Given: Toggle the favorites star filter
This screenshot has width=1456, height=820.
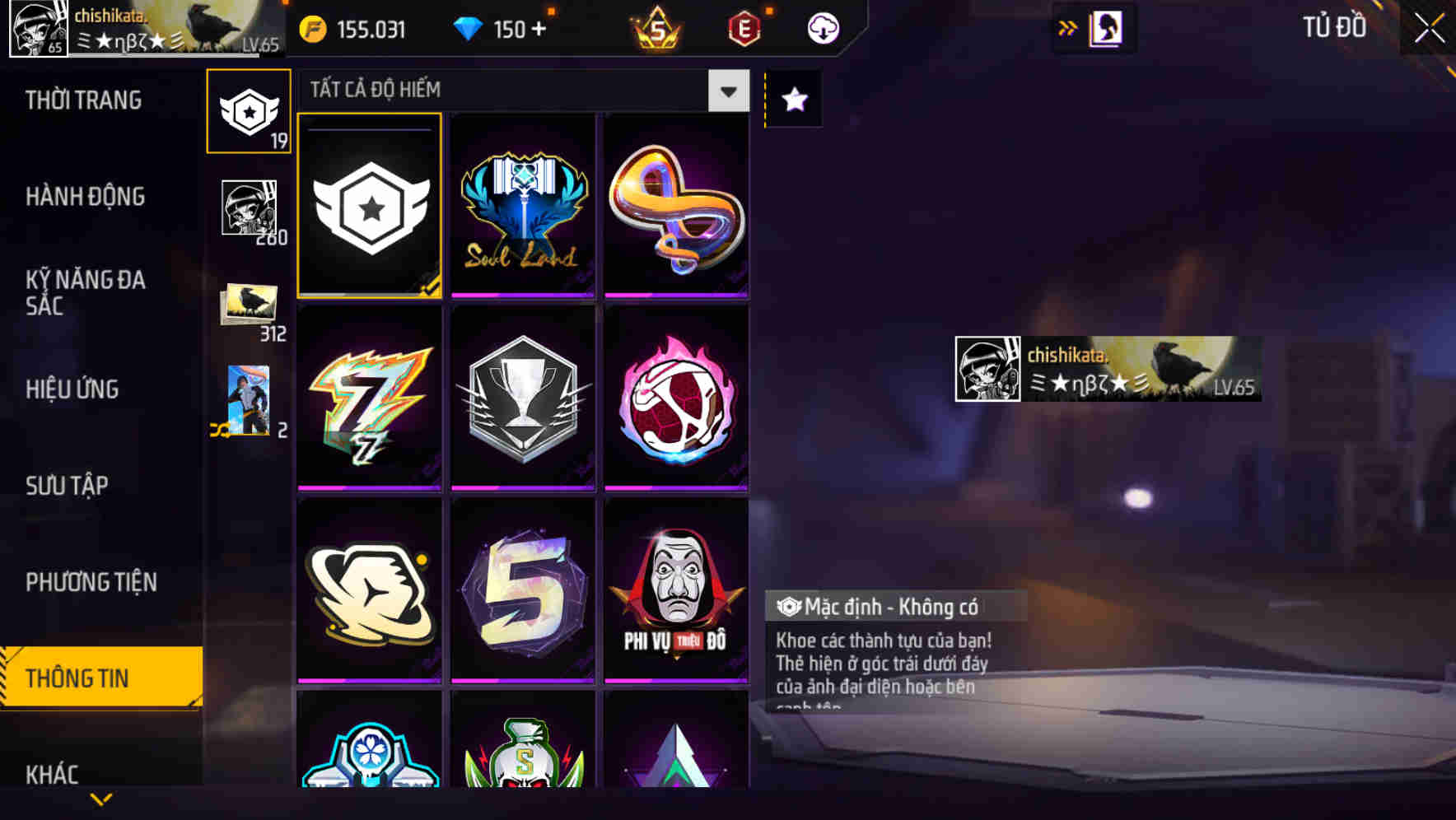Looking at the screenshot, I should (x=793, y=100).
